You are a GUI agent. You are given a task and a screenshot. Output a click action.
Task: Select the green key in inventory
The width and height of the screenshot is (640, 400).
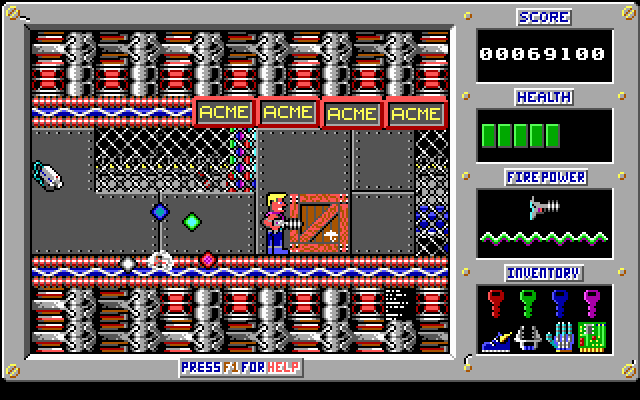coord(528,301)
